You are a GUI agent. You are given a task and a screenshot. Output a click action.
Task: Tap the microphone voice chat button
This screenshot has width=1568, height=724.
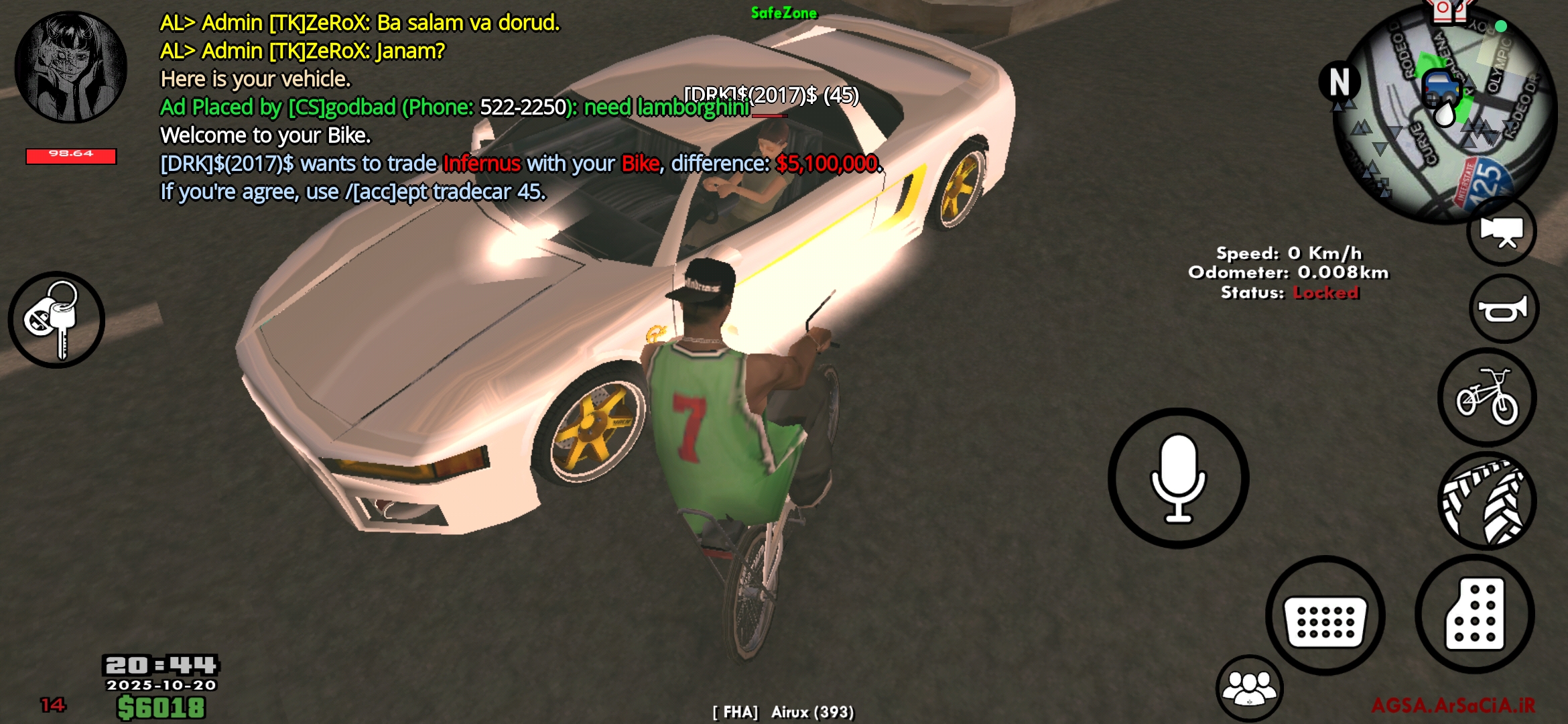pyautogui.click(x=1177, y=478)
